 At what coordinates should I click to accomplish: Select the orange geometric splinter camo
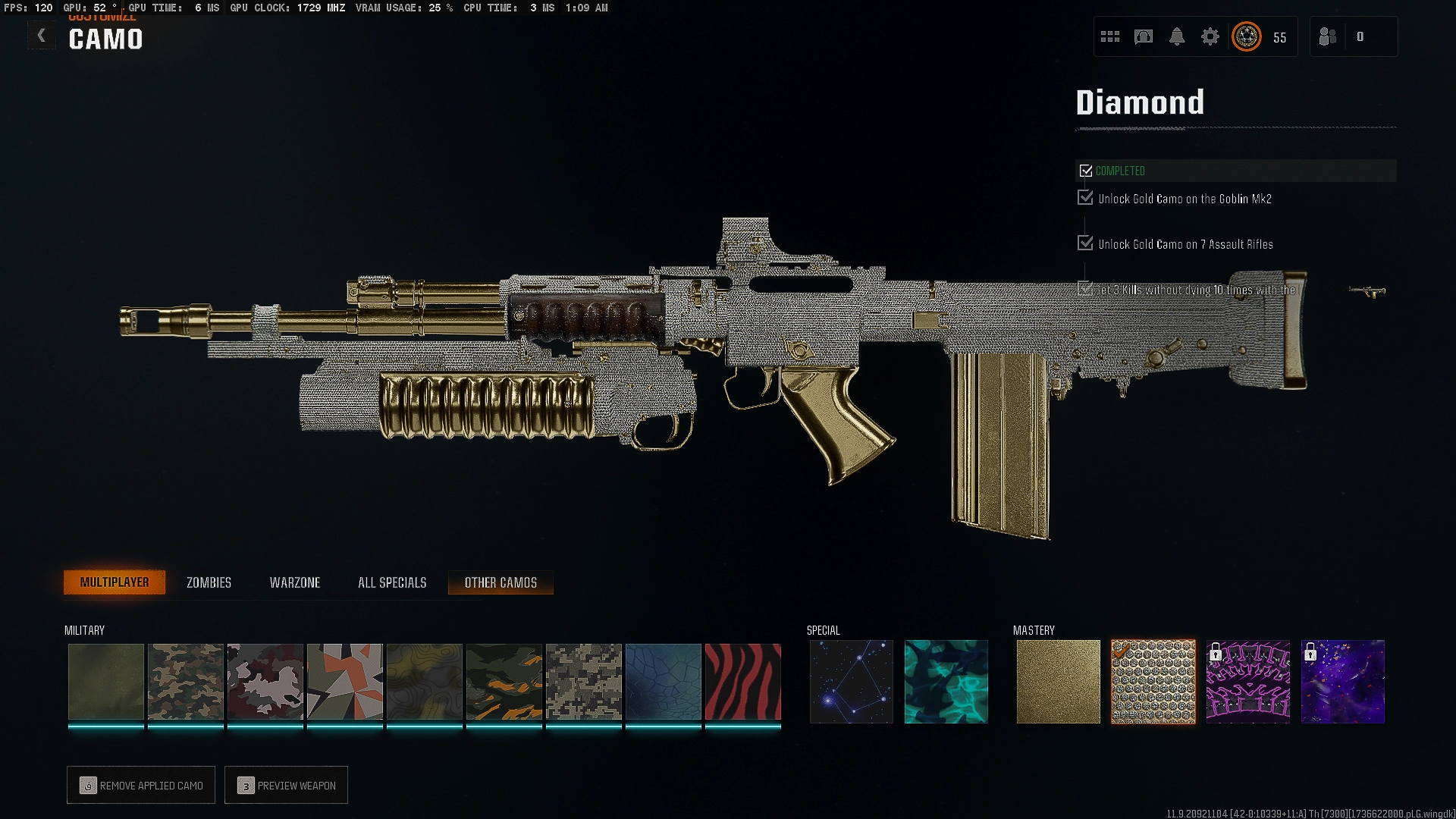coord(344,682)
